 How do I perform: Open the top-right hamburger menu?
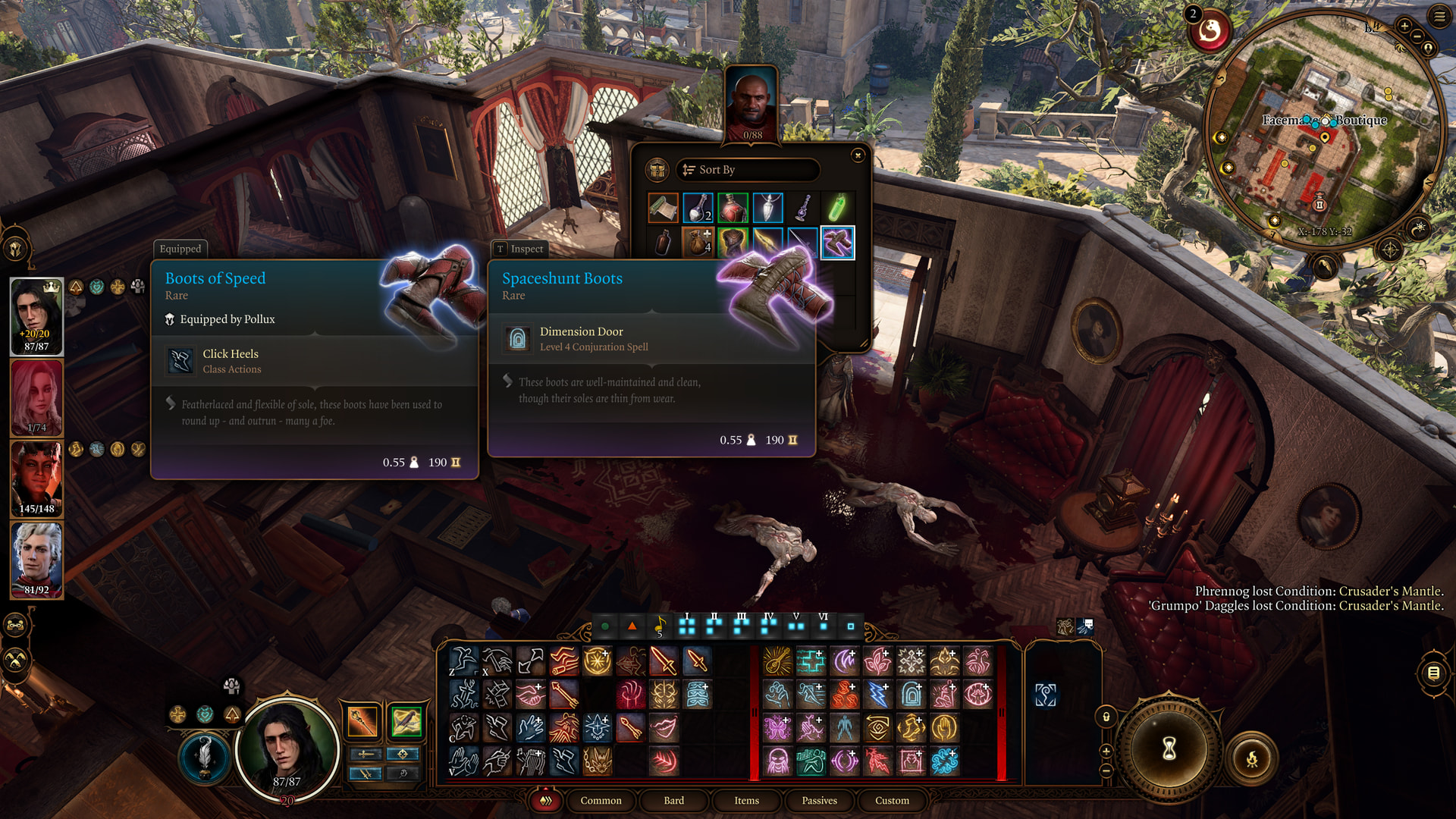click(x=1439, y=16)
